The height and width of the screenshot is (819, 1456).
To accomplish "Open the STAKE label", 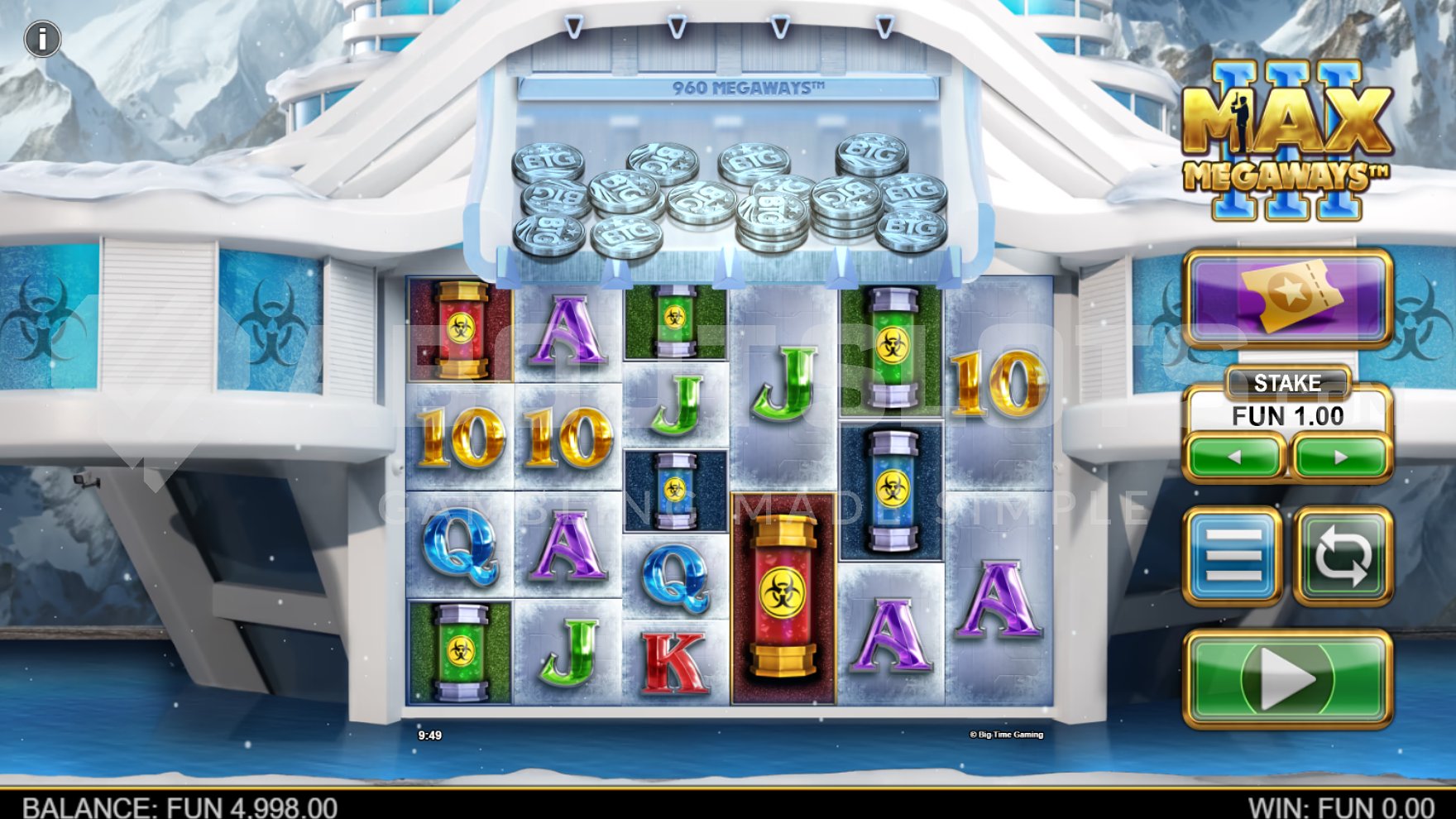I will pos(1289,383).
